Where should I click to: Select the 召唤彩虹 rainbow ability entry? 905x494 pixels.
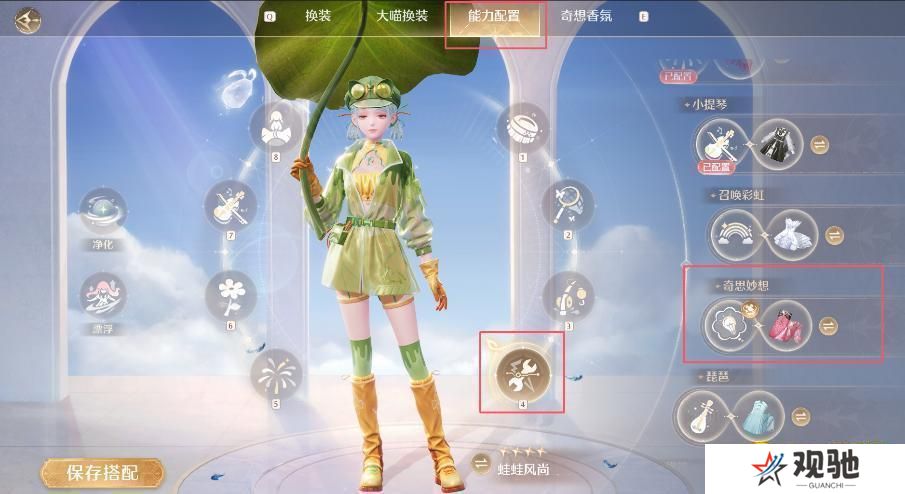coord(737,235)
